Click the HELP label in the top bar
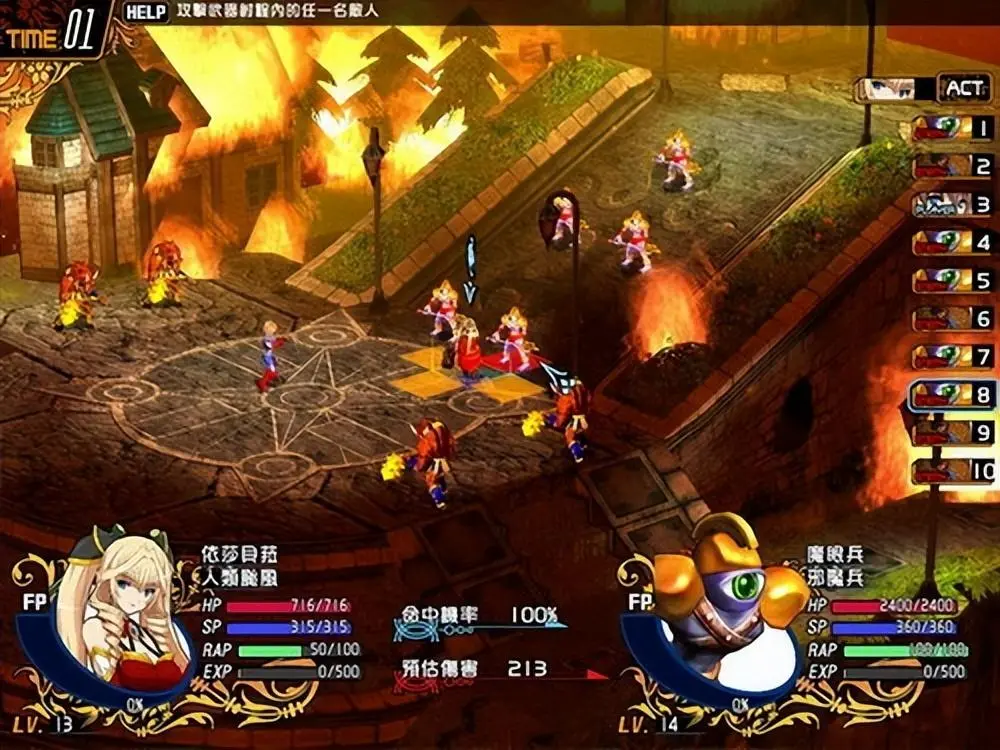The width and height of the screenshot is (1000, 750). coord(146,13)
